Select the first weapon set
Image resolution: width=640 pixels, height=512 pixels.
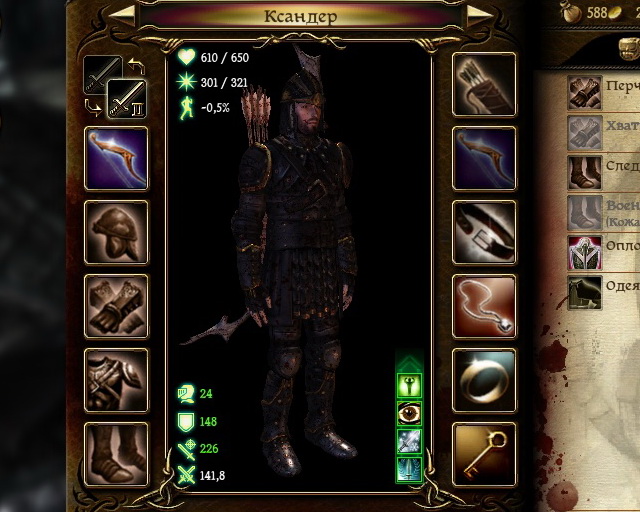click(102, 73)
